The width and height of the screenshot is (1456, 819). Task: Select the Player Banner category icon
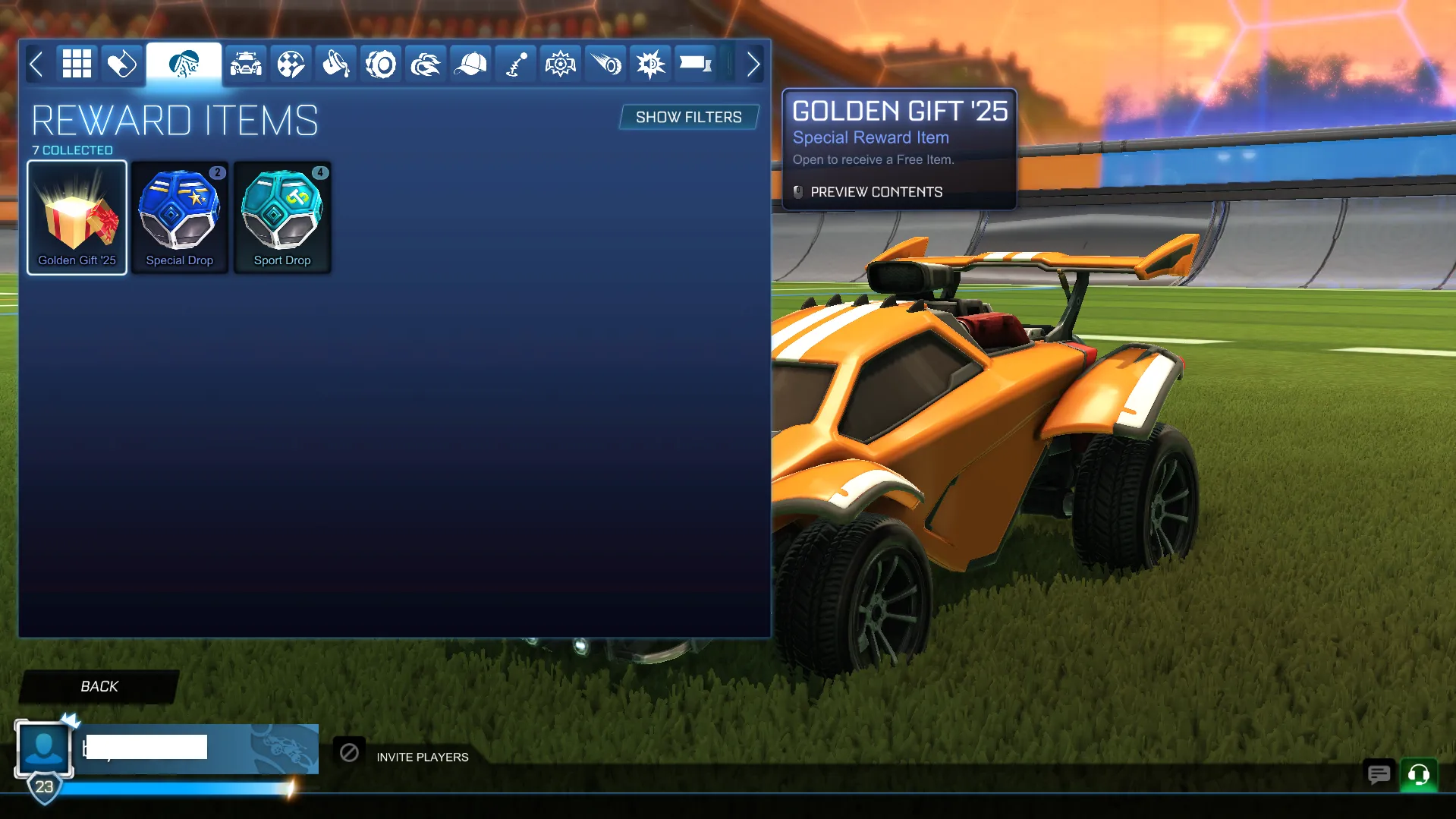tap(695, 64)
